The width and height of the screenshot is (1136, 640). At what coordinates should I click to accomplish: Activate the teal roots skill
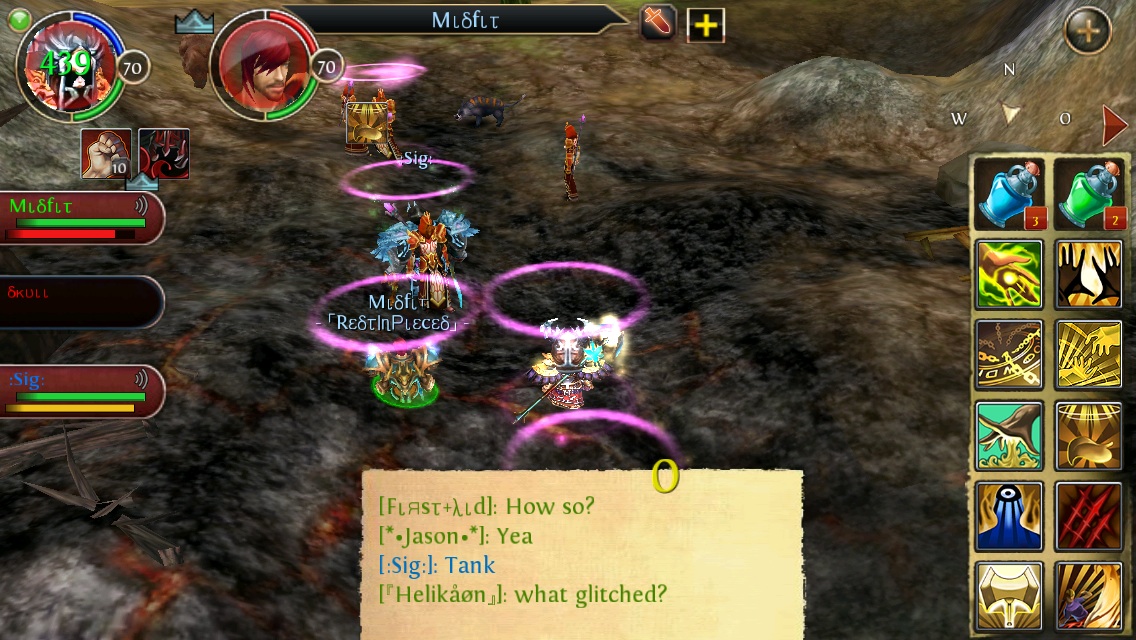[1009, 436]
